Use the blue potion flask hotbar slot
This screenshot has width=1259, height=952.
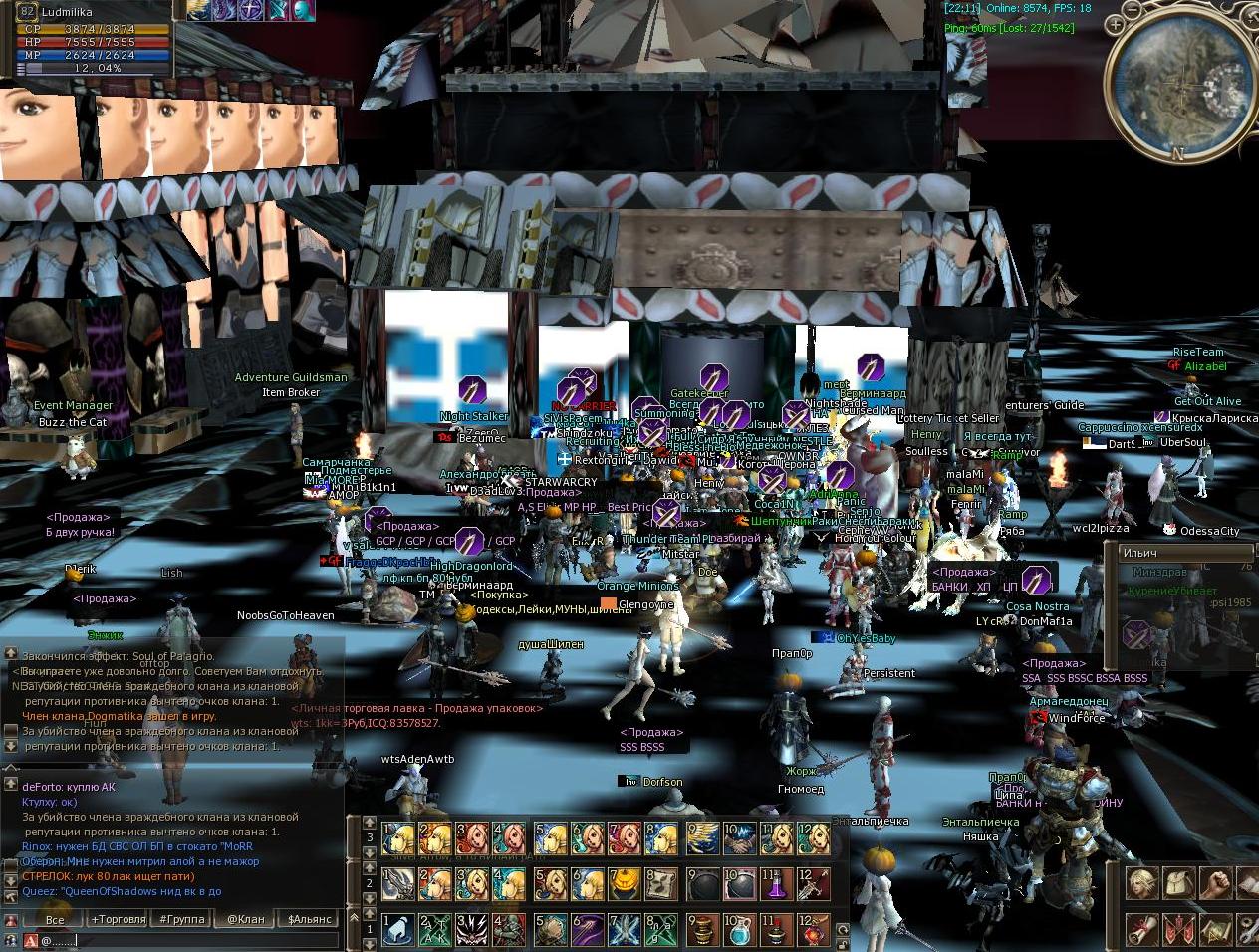point(739,930)
